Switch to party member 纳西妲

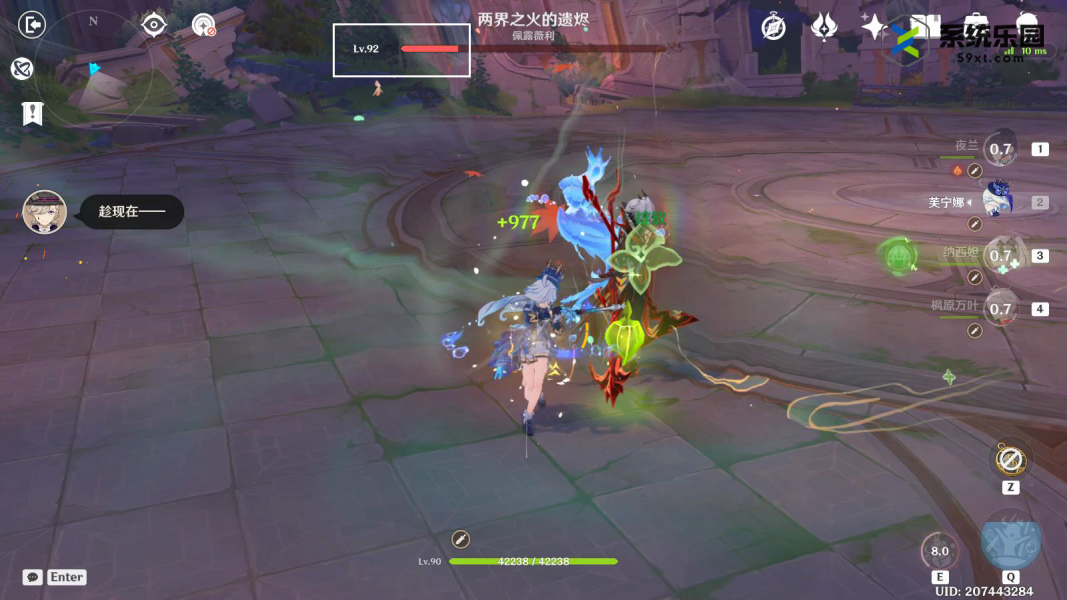click(1000, 256)
